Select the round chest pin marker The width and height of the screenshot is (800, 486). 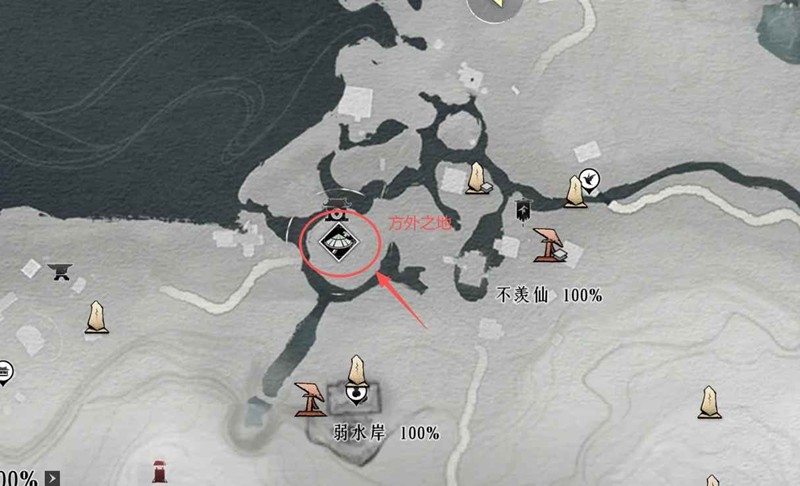pyautogui.click(x=4, y=373)
